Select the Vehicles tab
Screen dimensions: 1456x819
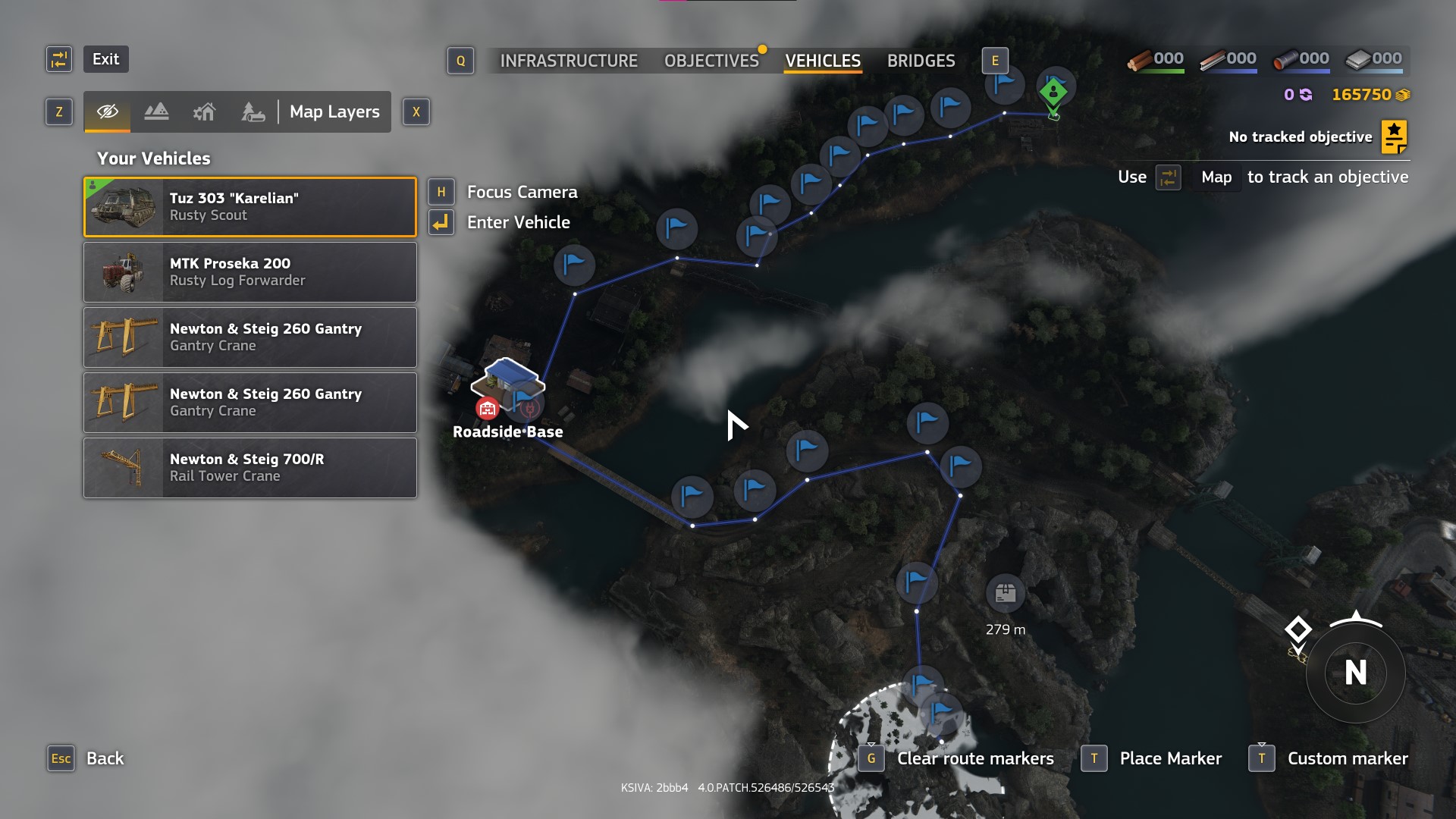[x=823, y=61]
